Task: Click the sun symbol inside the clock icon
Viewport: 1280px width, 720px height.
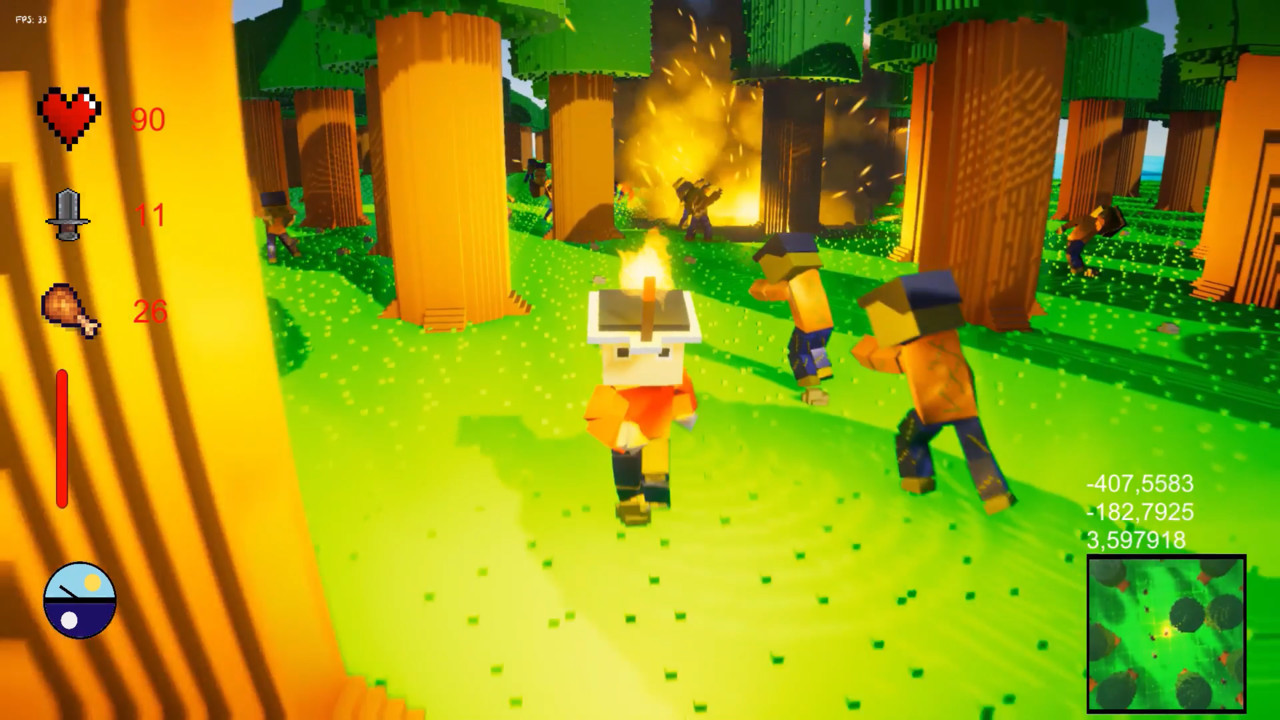Action: pos(91,582)
